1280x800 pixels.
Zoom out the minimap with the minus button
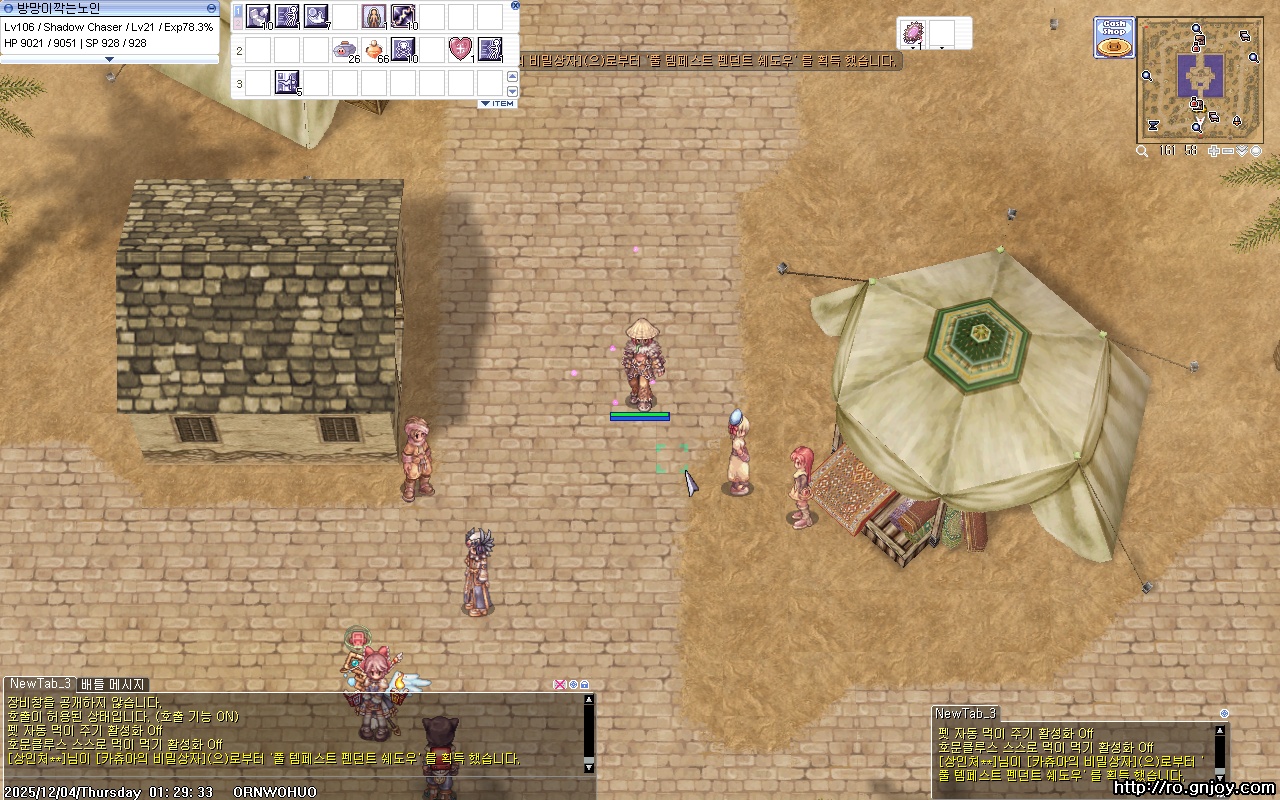tap(1228, 151)
